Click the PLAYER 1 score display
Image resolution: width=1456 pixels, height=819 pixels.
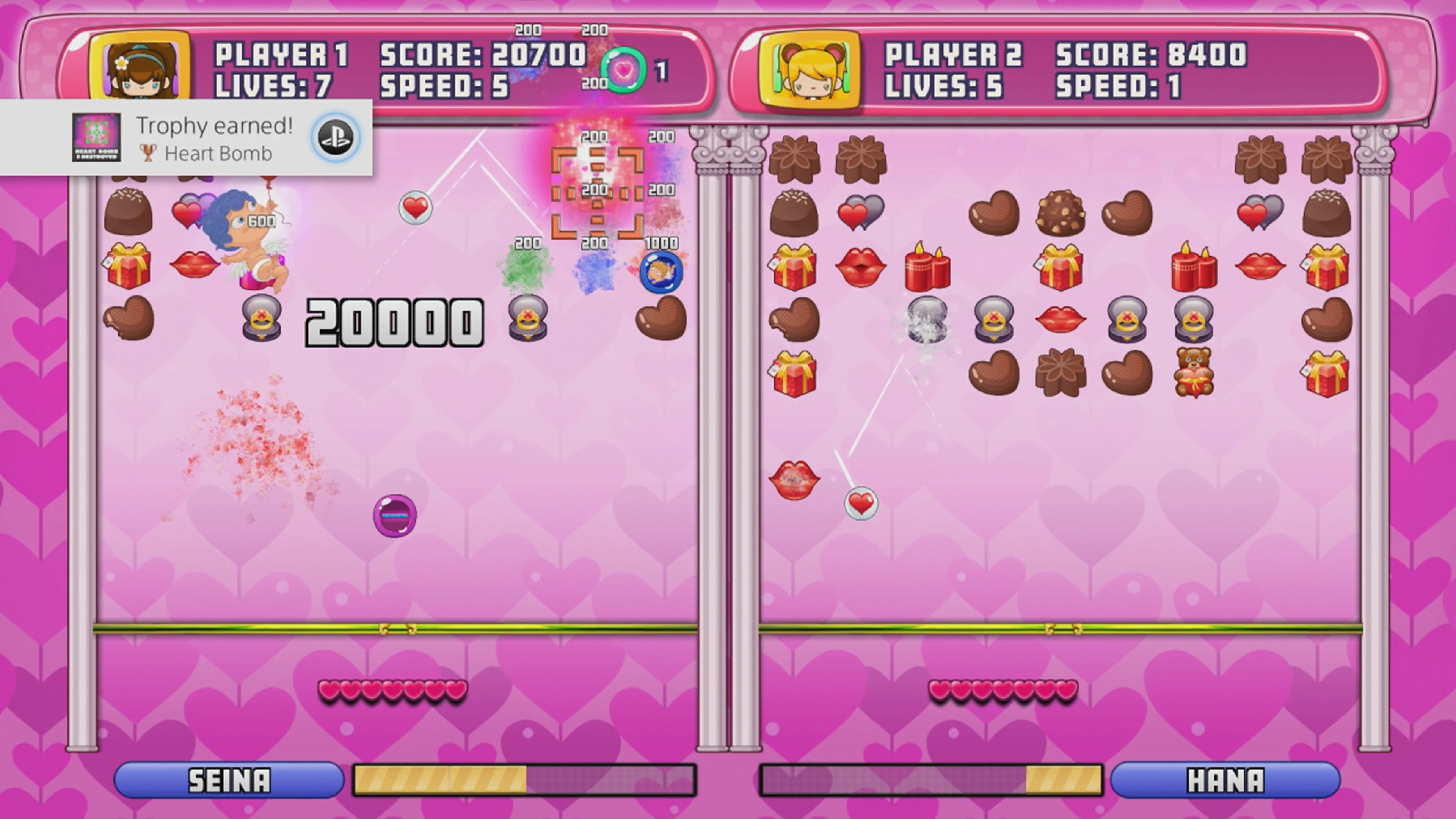click(x=483, y=54)
